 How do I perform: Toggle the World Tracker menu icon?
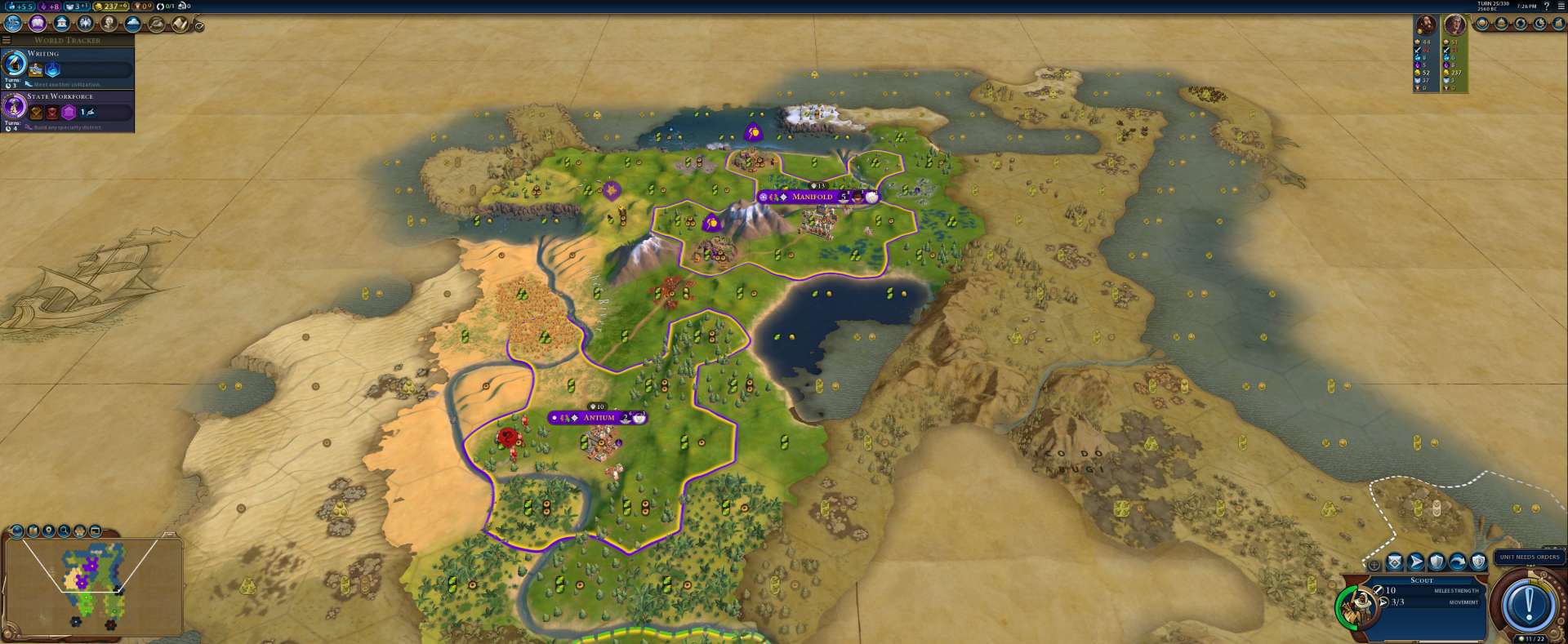(x=7, y=40)
